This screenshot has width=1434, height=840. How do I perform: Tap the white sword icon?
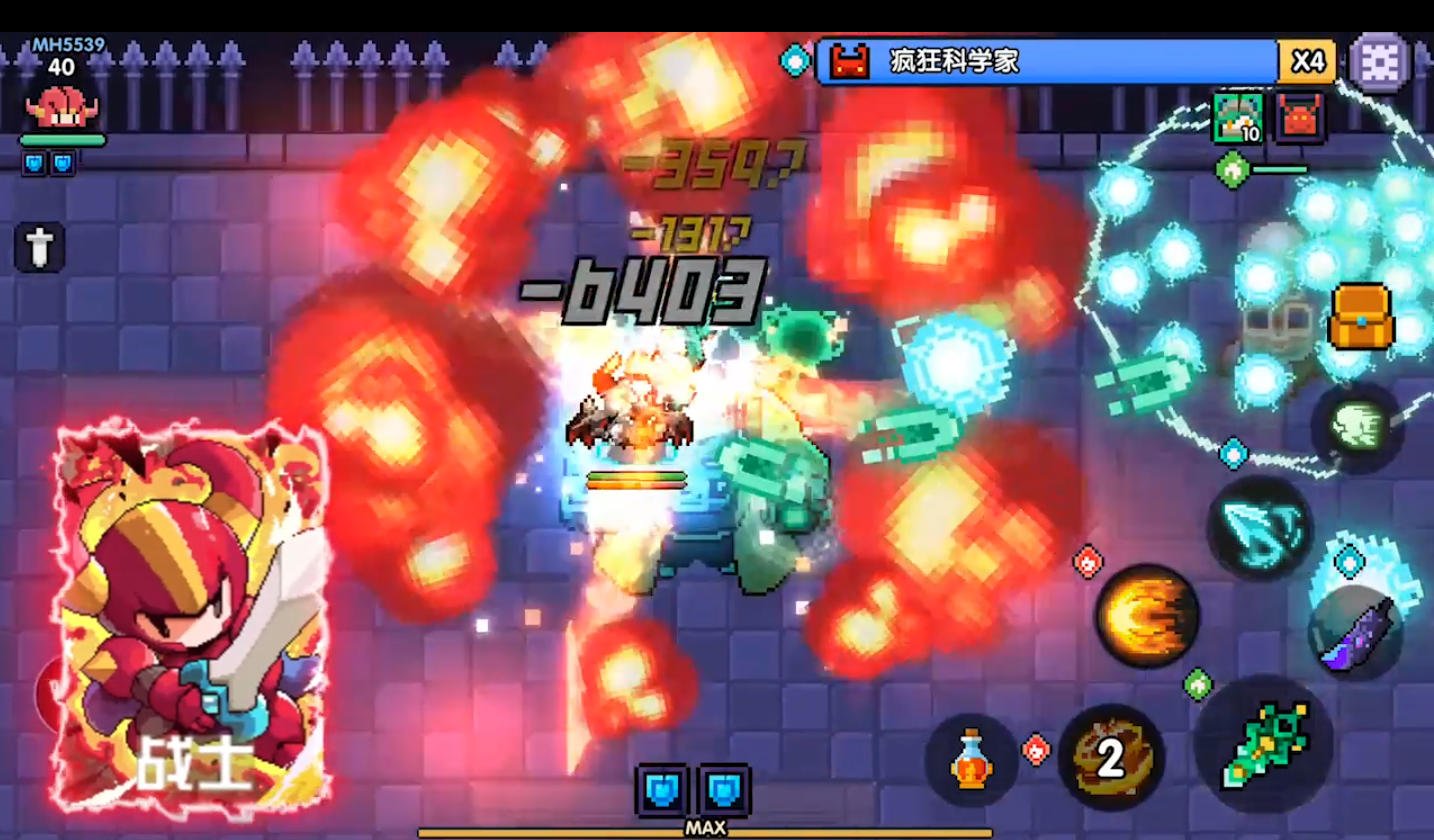pos(40,247)
